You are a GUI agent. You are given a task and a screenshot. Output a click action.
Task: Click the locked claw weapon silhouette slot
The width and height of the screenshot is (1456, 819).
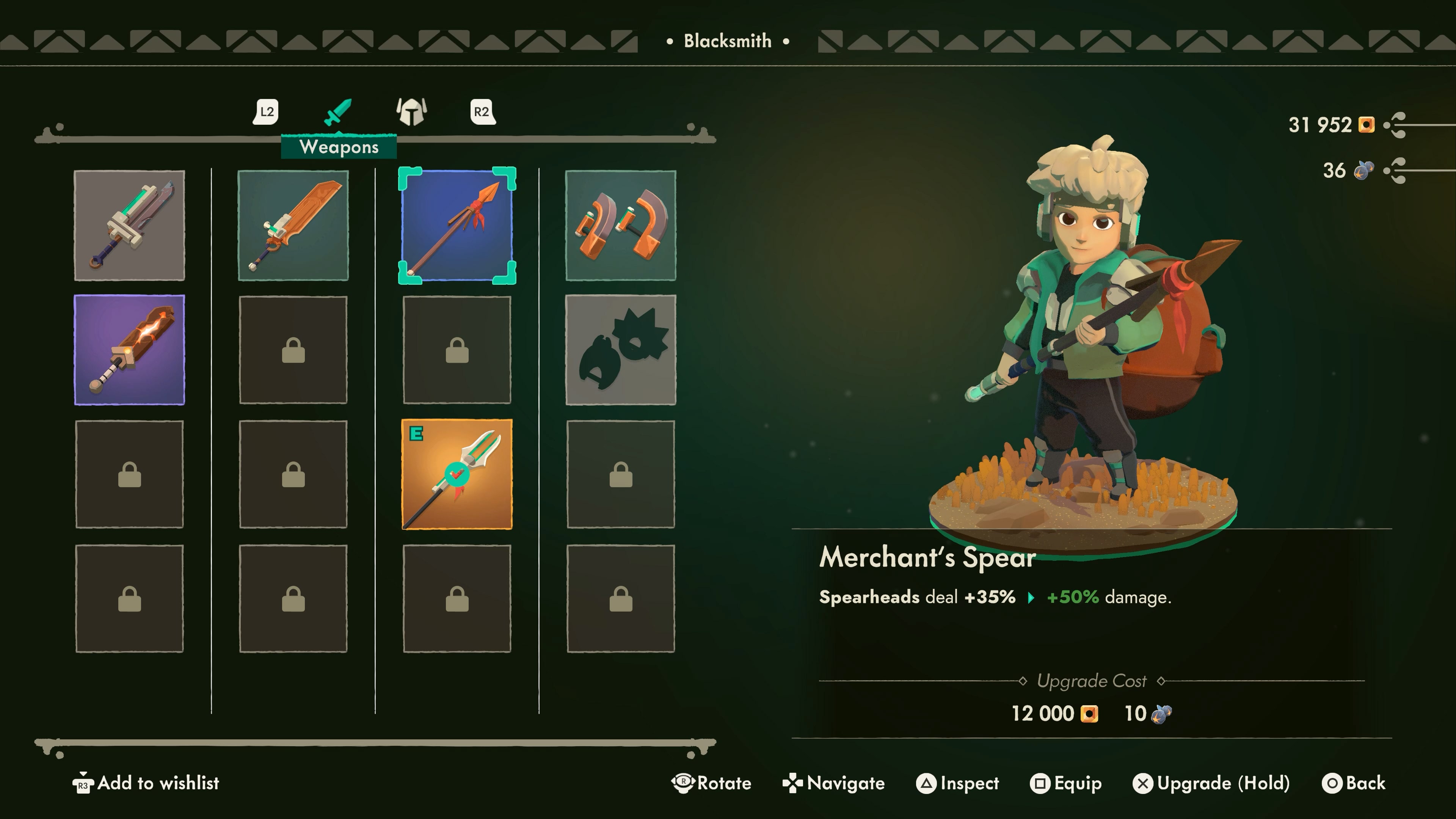[620, 350]
